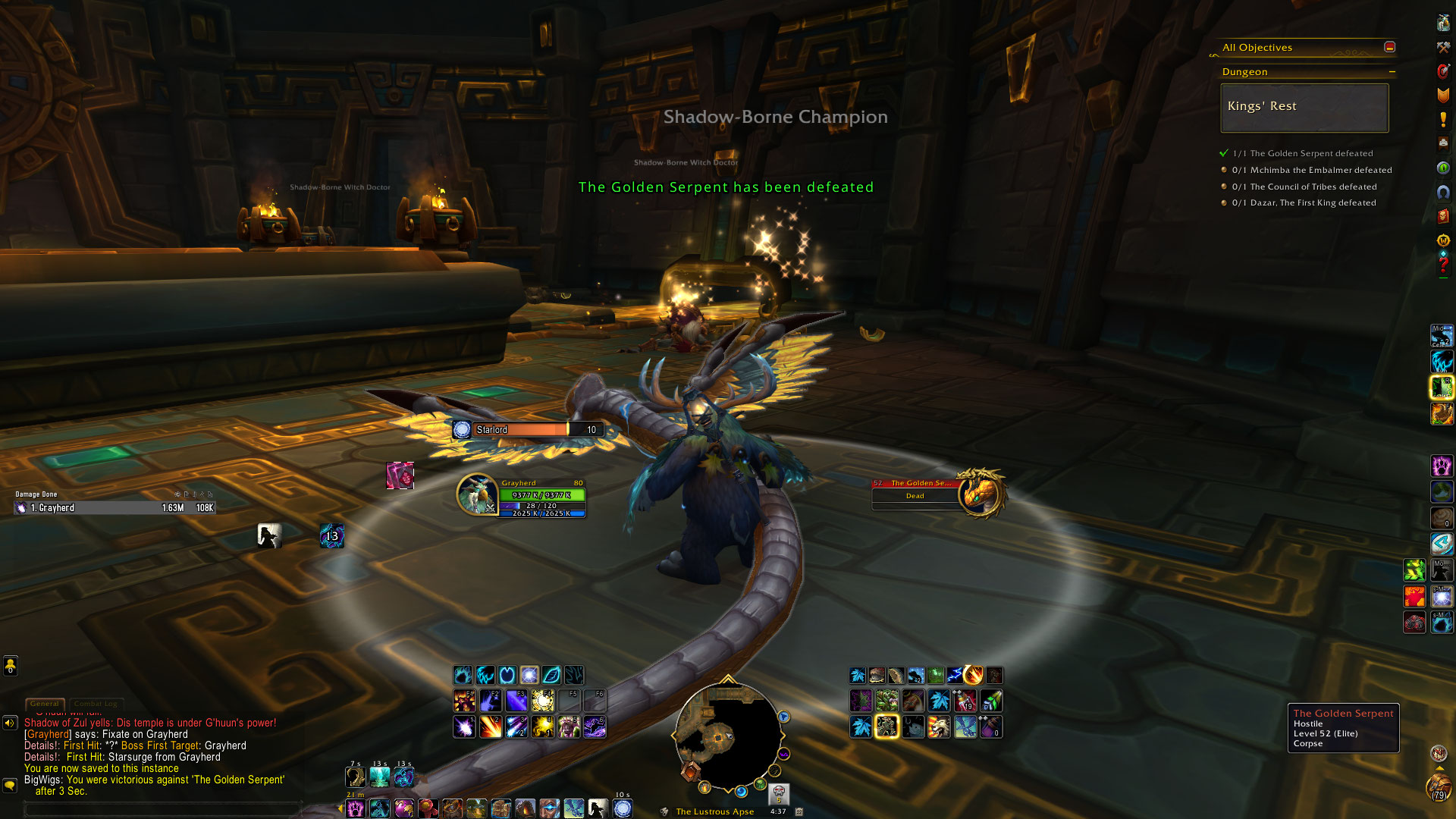This screenshot has width=1456, height=819.
Task: Collapse the Dungeon objectives section
Action: coord(1392,72)
